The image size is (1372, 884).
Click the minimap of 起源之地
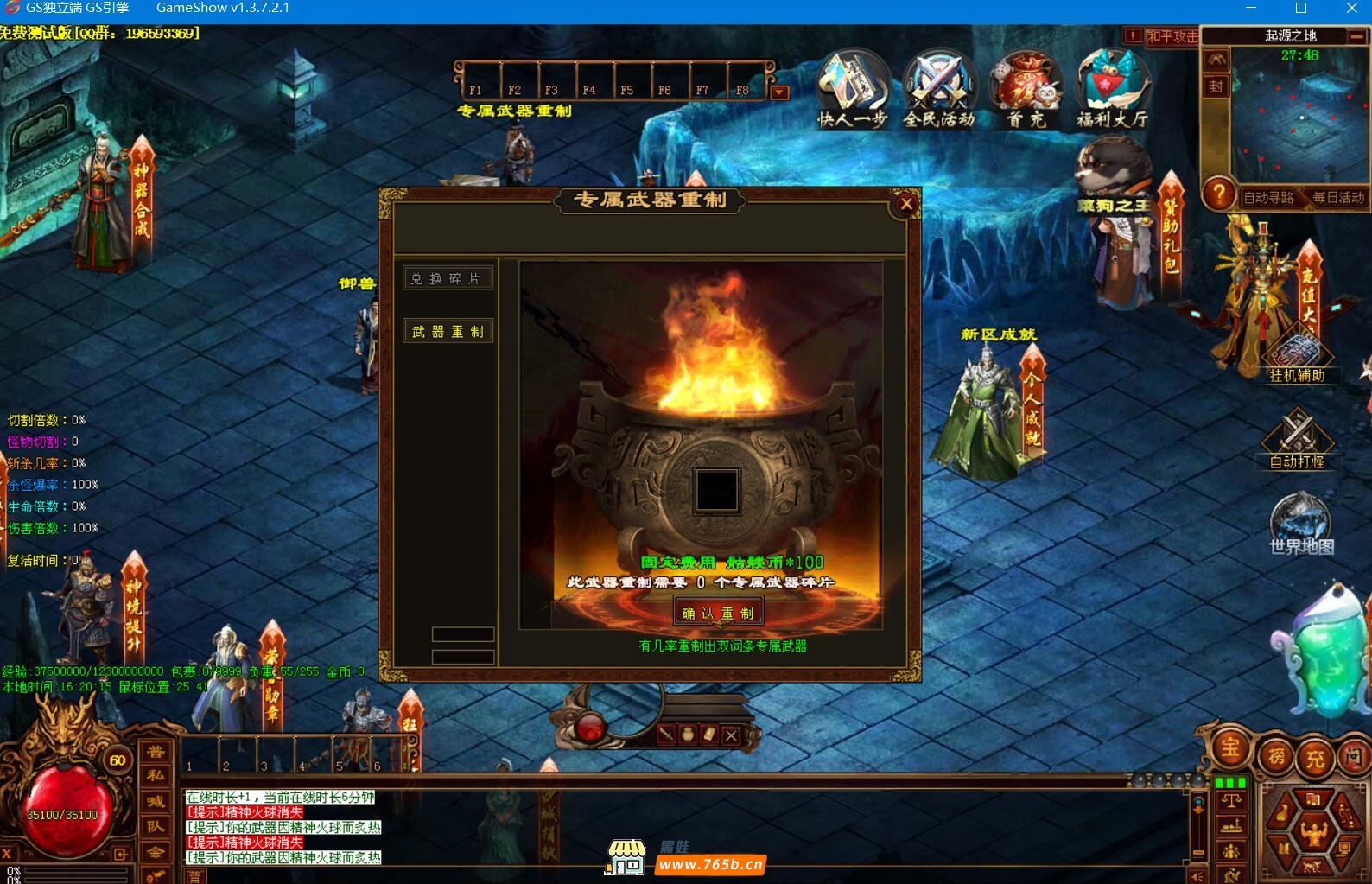(1299, 115)
